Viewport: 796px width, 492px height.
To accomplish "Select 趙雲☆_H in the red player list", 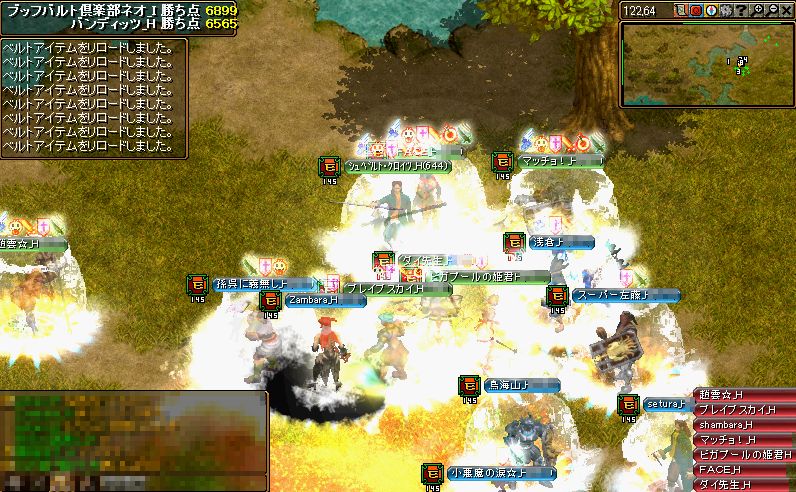I will pos(744,395).
